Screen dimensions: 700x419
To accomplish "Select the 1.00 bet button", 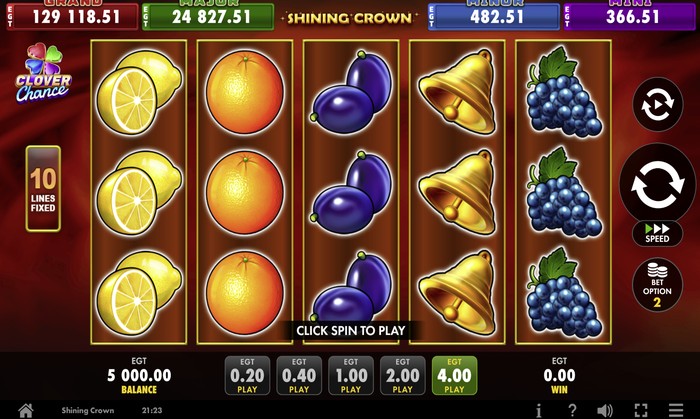I will tap(351, 376).
